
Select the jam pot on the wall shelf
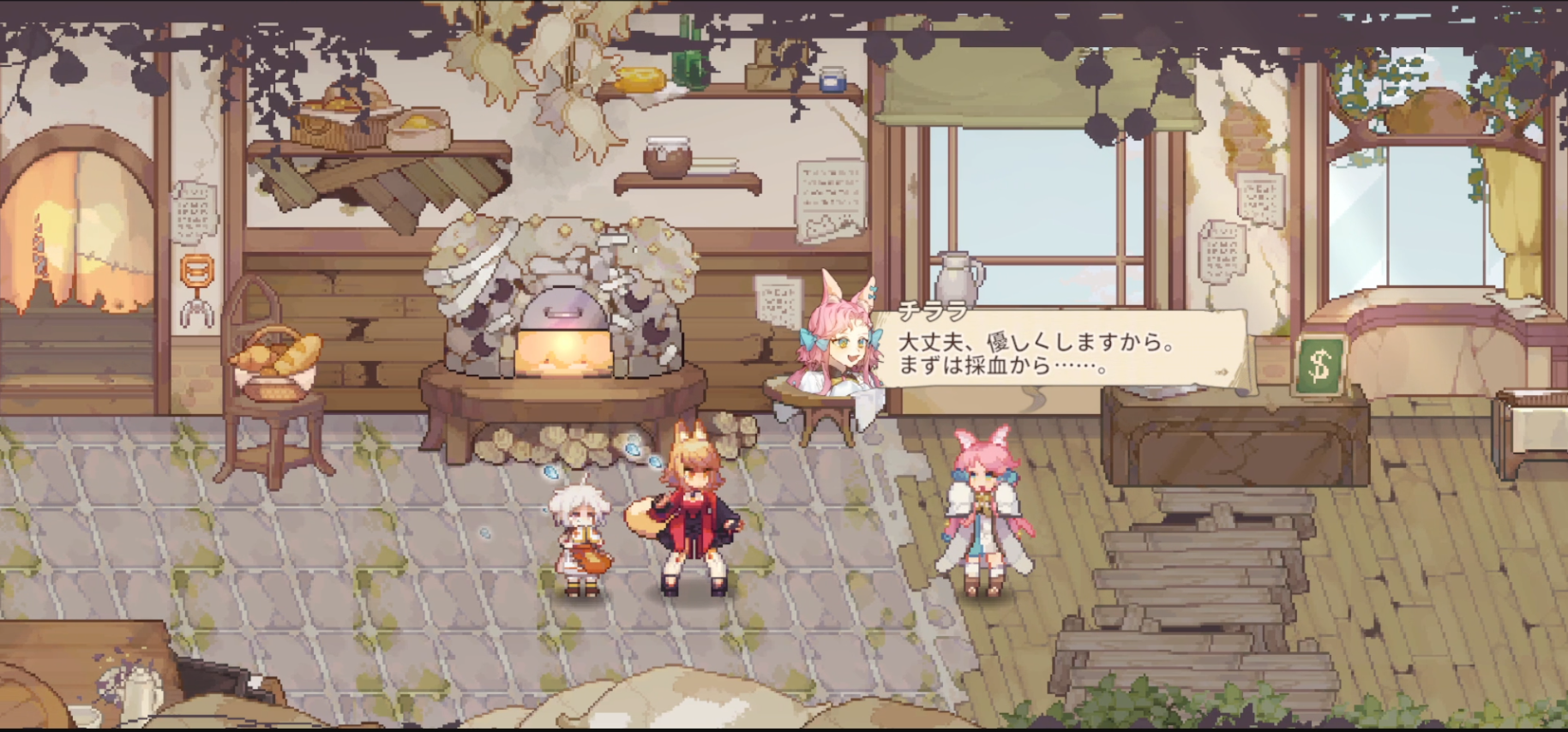tap(667, 156)
